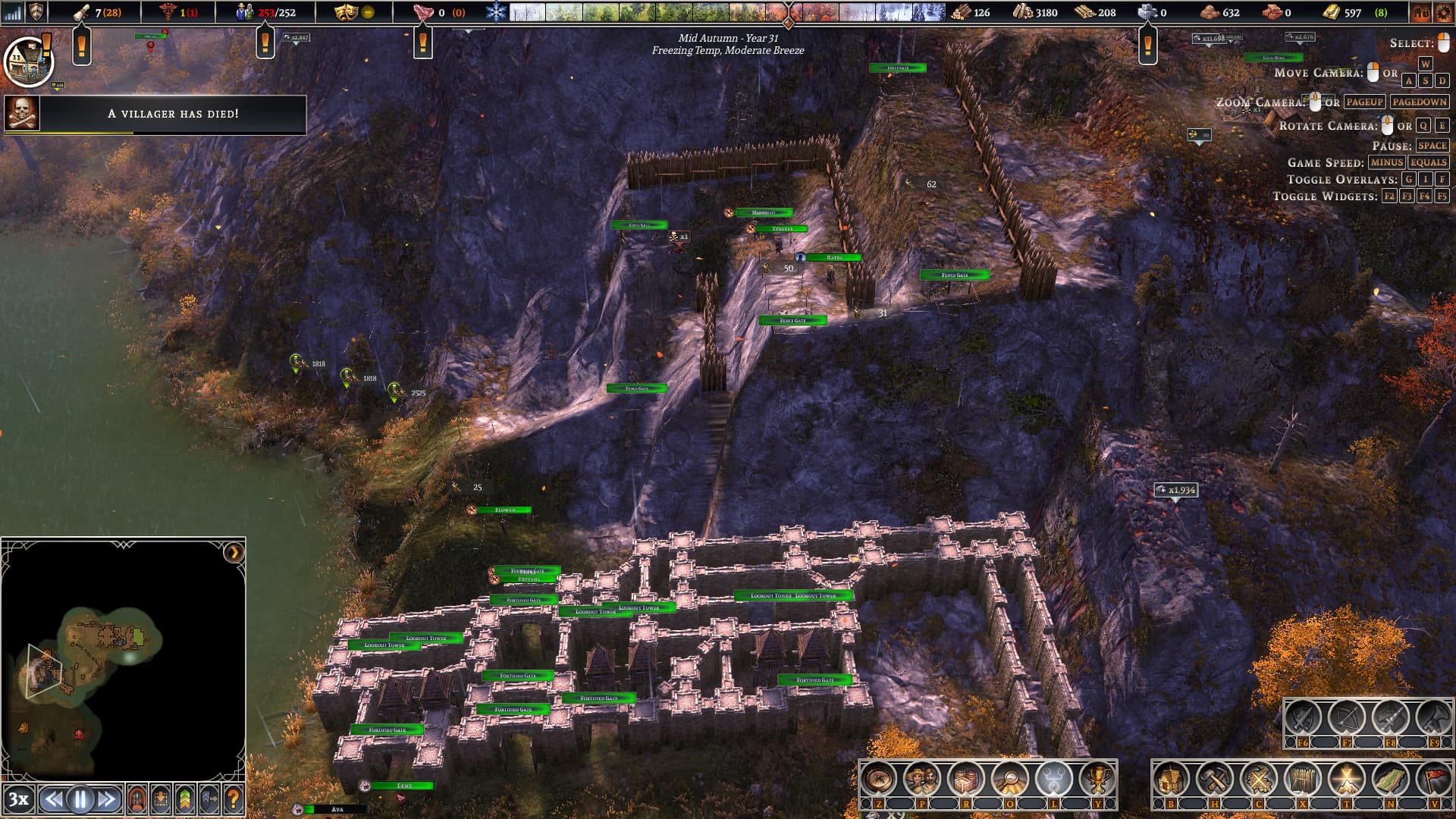The image size is (1456, 819).
Task: Select the hammer and pickaxe tool
Action: tap(1215, 779)
